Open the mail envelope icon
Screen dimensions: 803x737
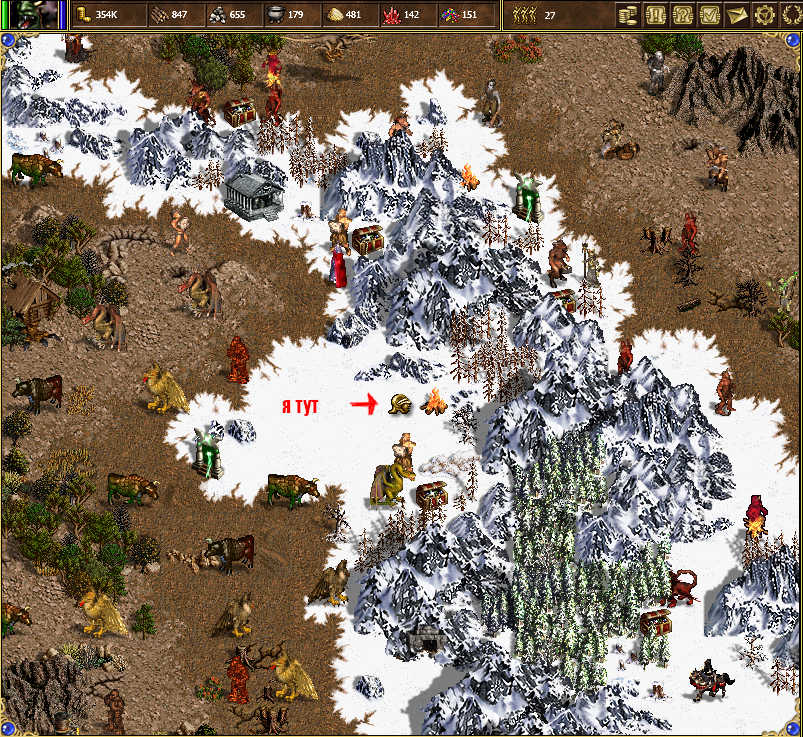coord(737,14)
